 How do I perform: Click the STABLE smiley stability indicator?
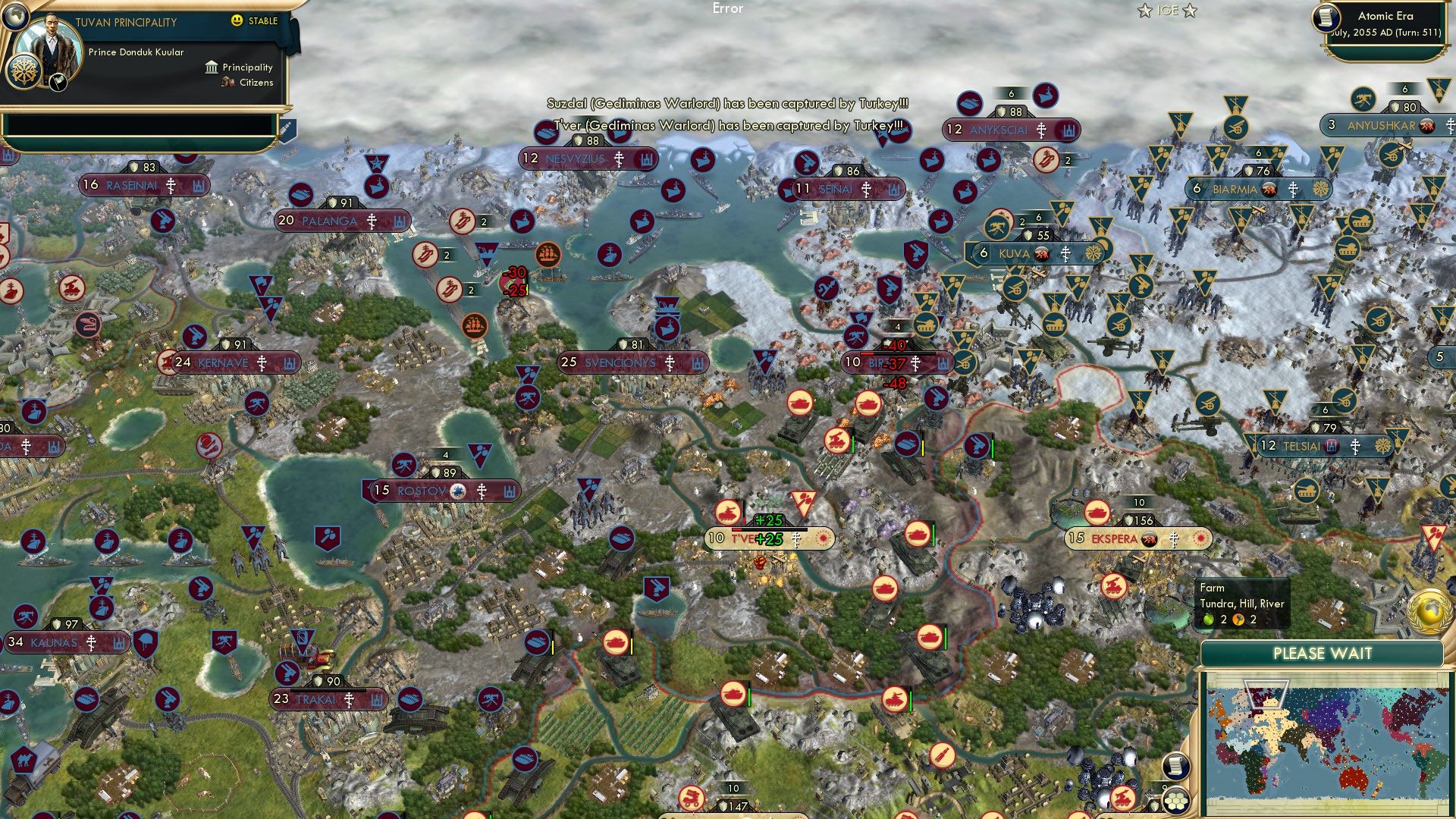pos(237,21)
